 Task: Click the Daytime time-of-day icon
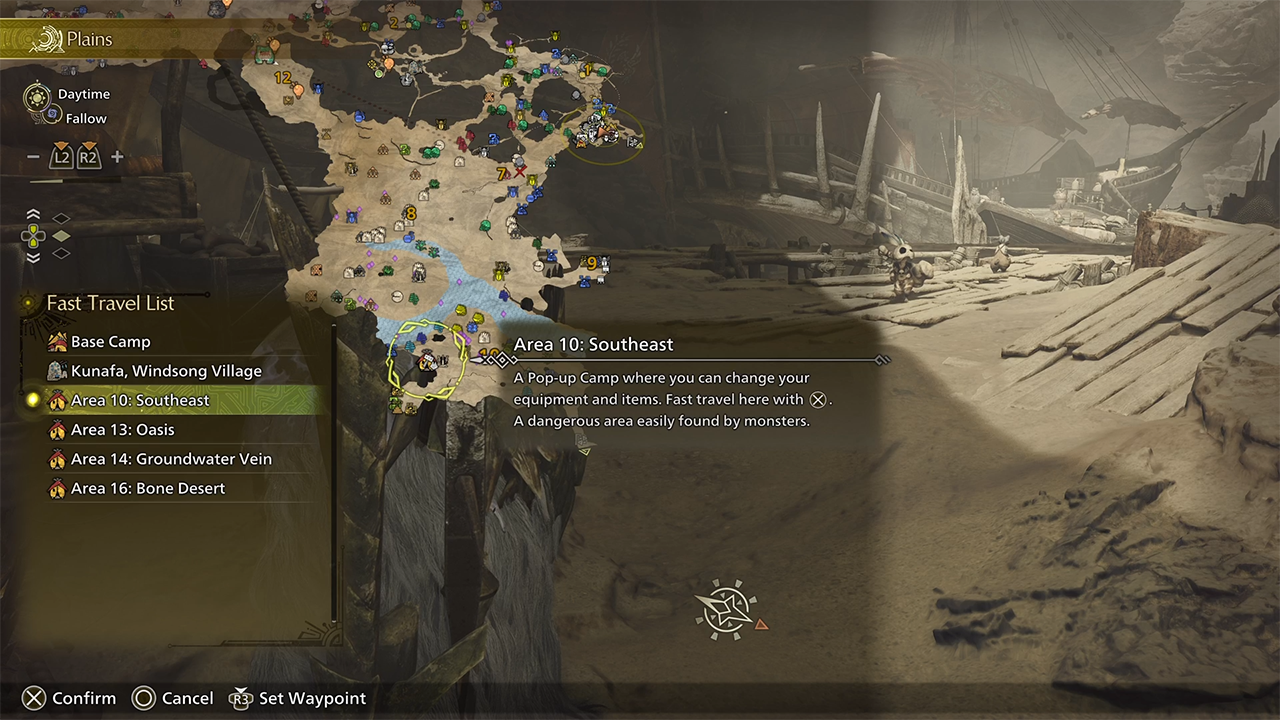(37, 97)
